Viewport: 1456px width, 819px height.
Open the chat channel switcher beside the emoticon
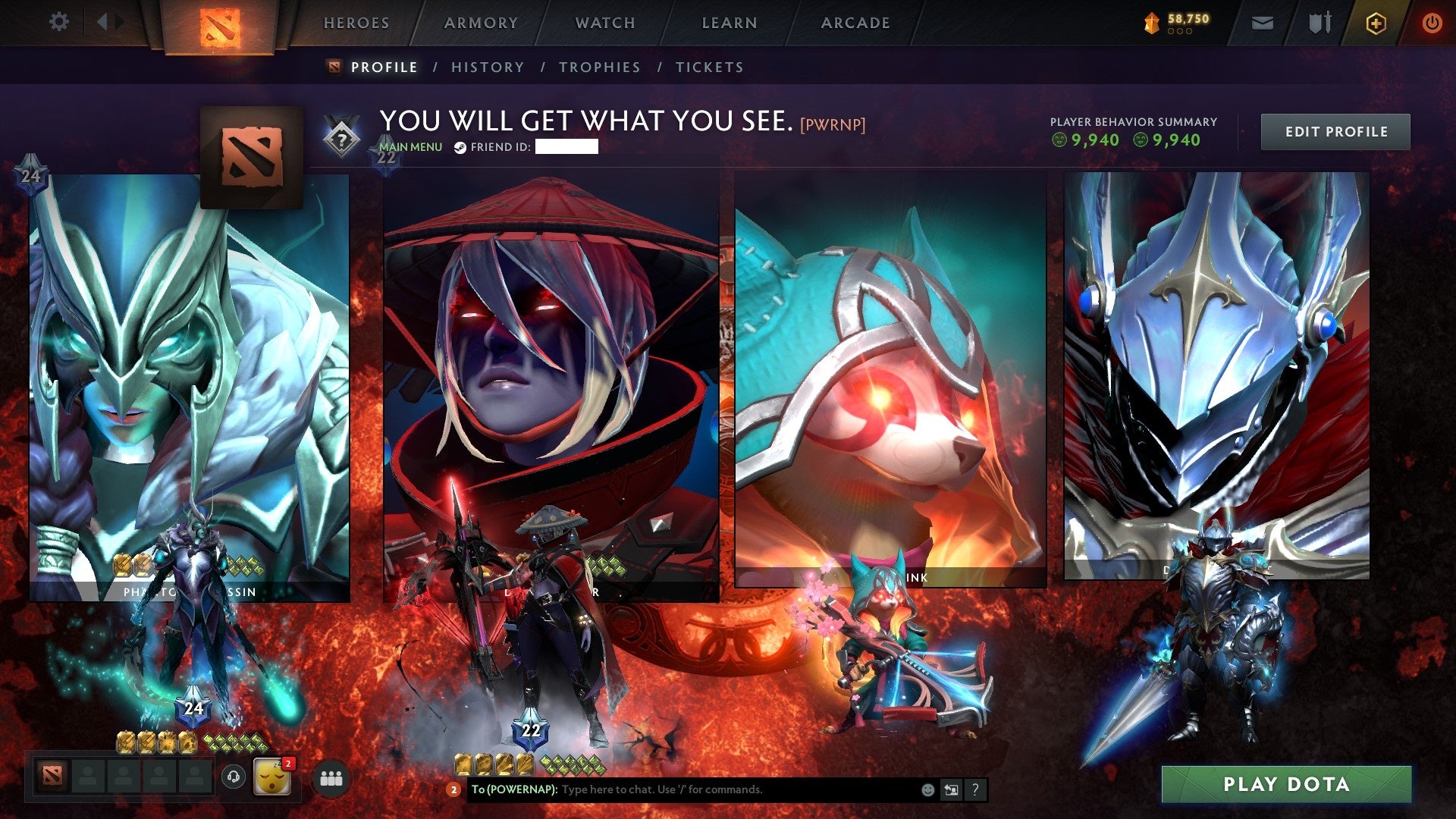coord(951,789)
